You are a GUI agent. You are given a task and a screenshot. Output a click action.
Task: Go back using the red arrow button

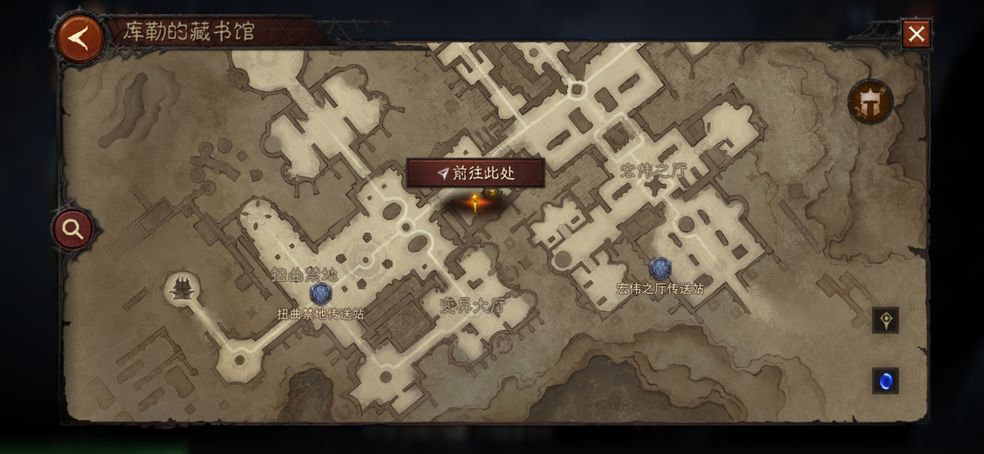tap(80, 38)
